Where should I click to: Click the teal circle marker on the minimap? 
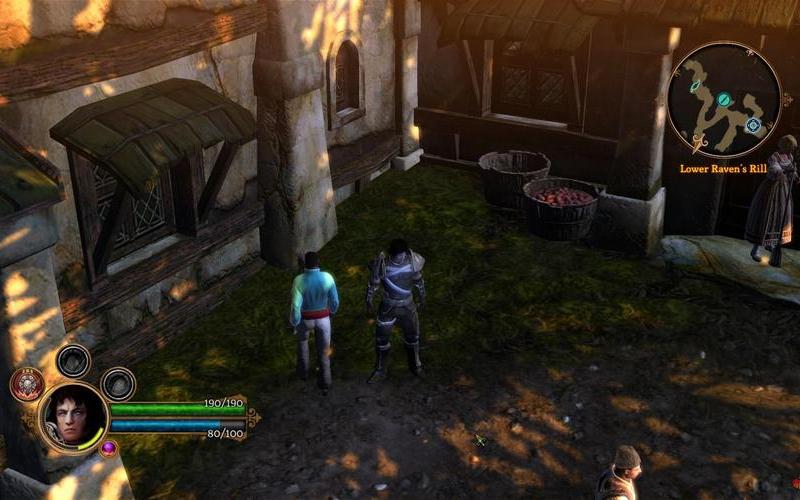723,99
